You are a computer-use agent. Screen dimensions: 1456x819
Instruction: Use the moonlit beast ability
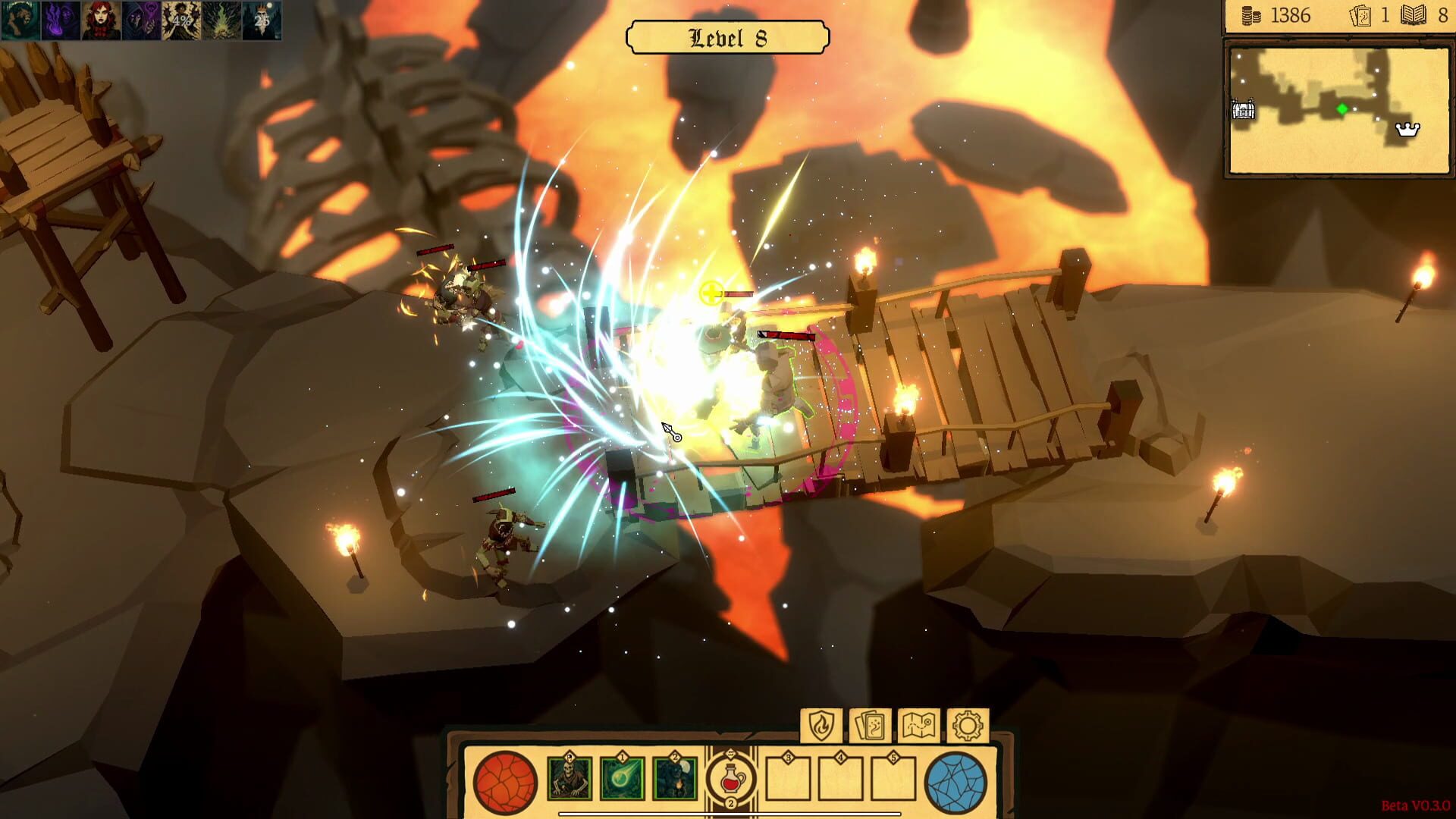pyautogui.click(x=675, y=779)
